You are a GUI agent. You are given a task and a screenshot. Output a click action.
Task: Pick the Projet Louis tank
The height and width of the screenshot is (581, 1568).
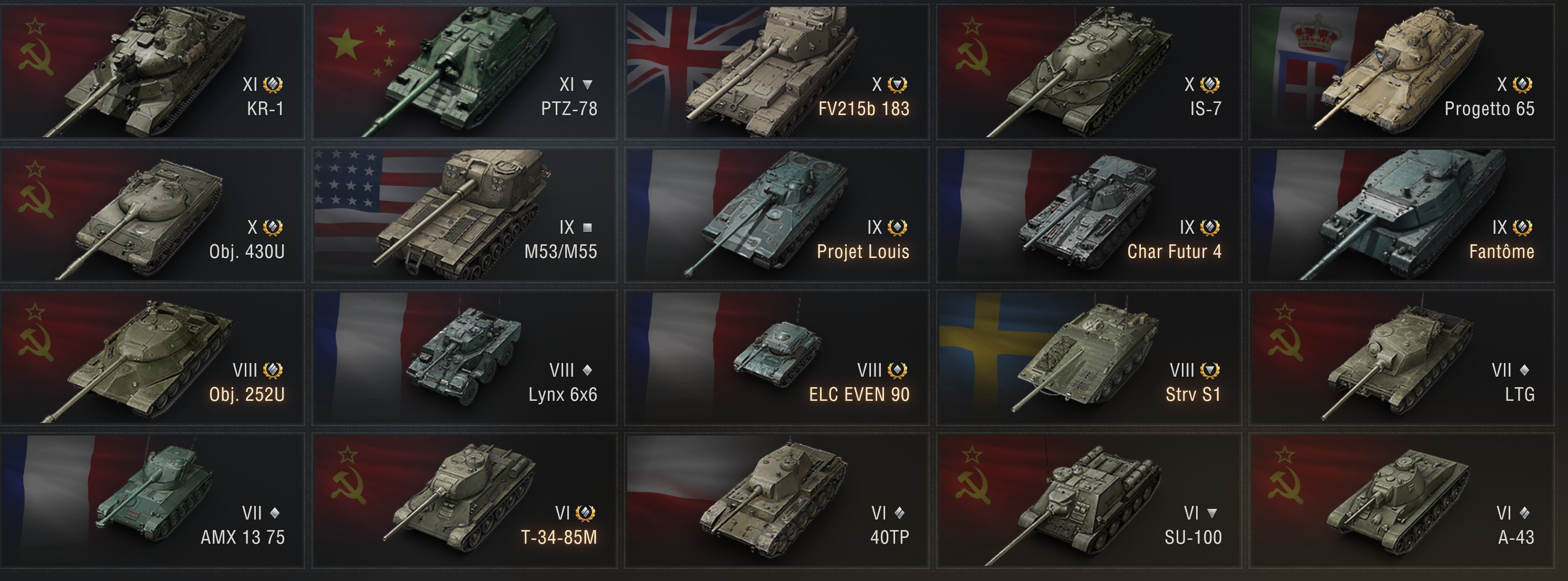(777, 214)
